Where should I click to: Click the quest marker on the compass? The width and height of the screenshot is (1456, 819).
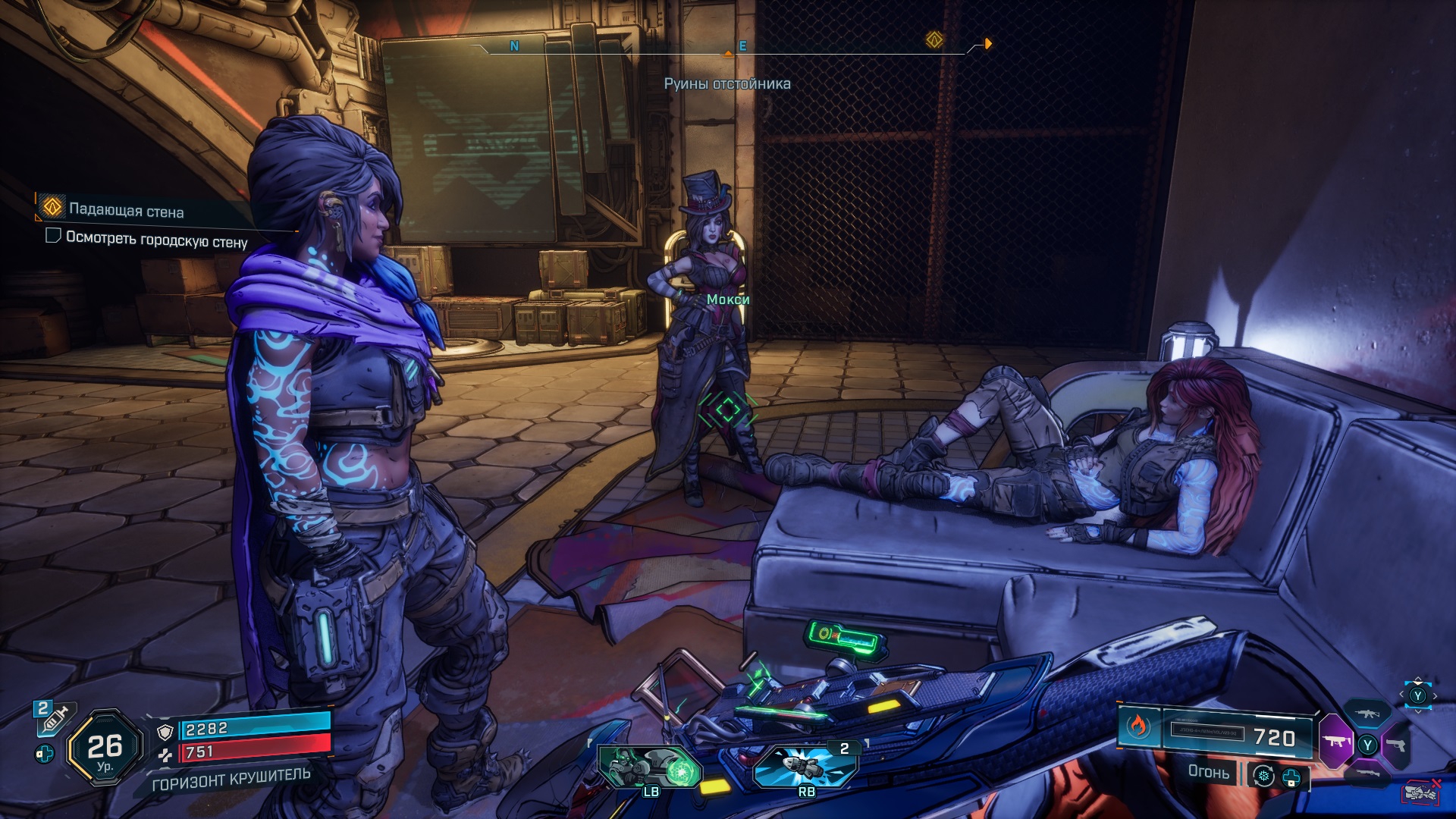[934, 39]
